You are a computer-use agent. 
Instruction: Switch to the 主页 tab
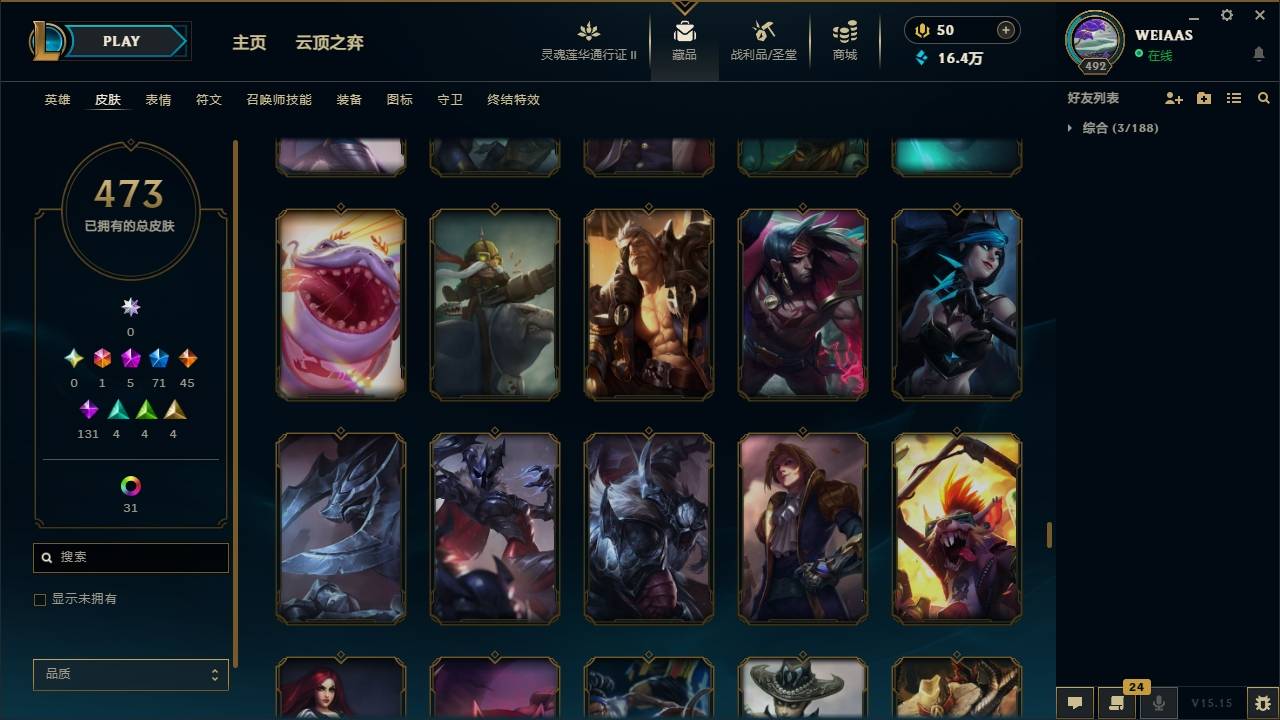pyautogui.click(x=249, y=43)
